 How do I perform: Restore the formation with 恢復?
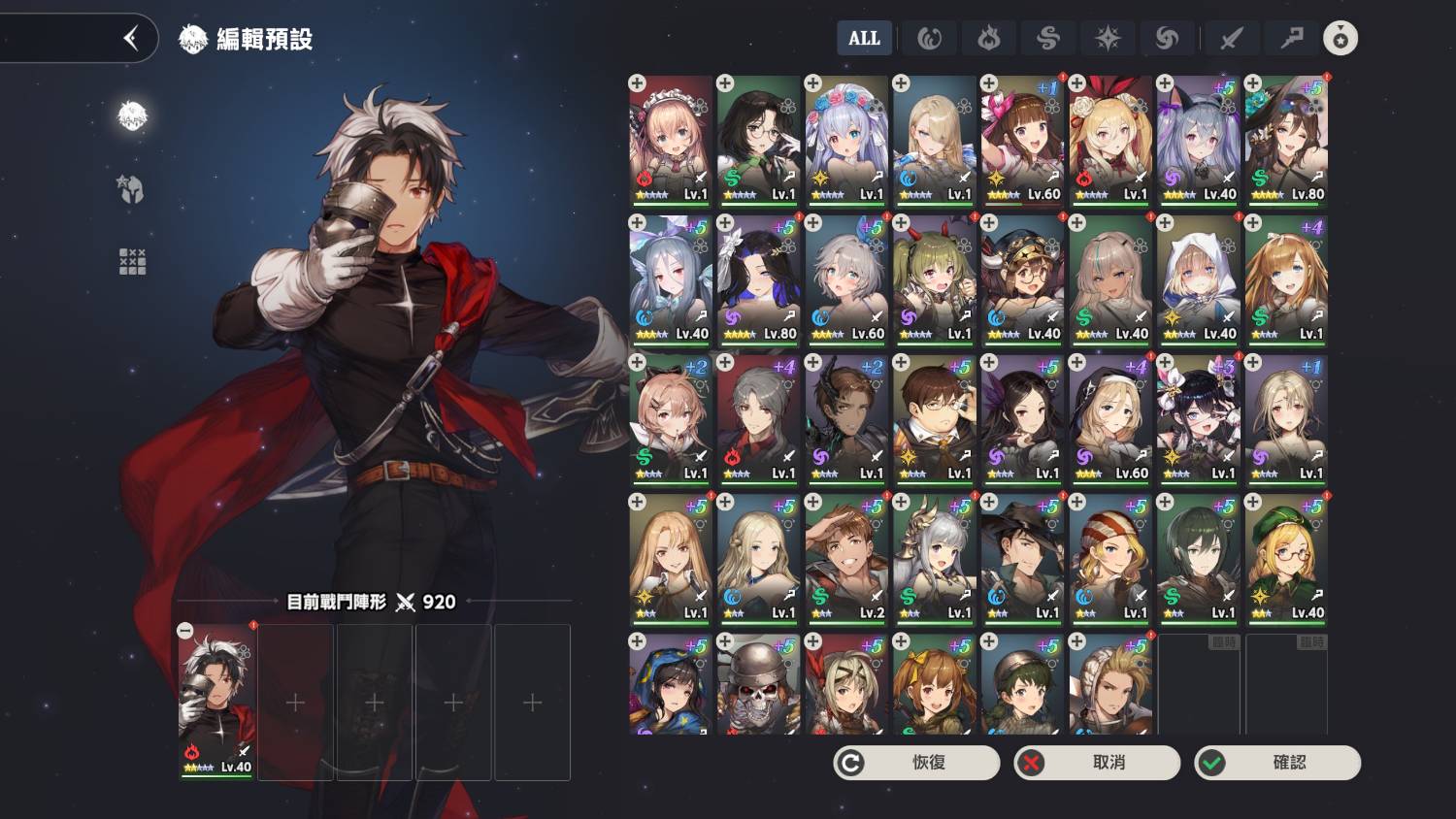pos(916,763)
